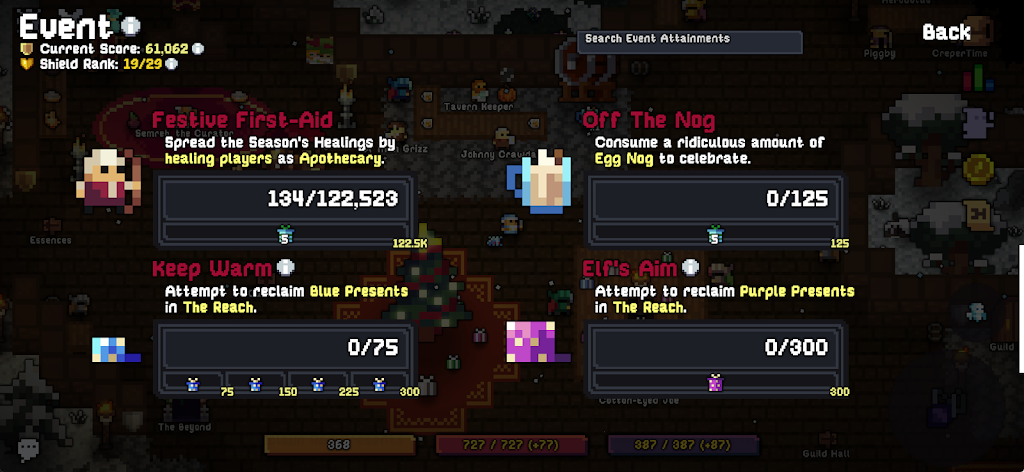1024x472 pixels.
Task: Click the info dot beside the Event title
Action: point(132,25)
